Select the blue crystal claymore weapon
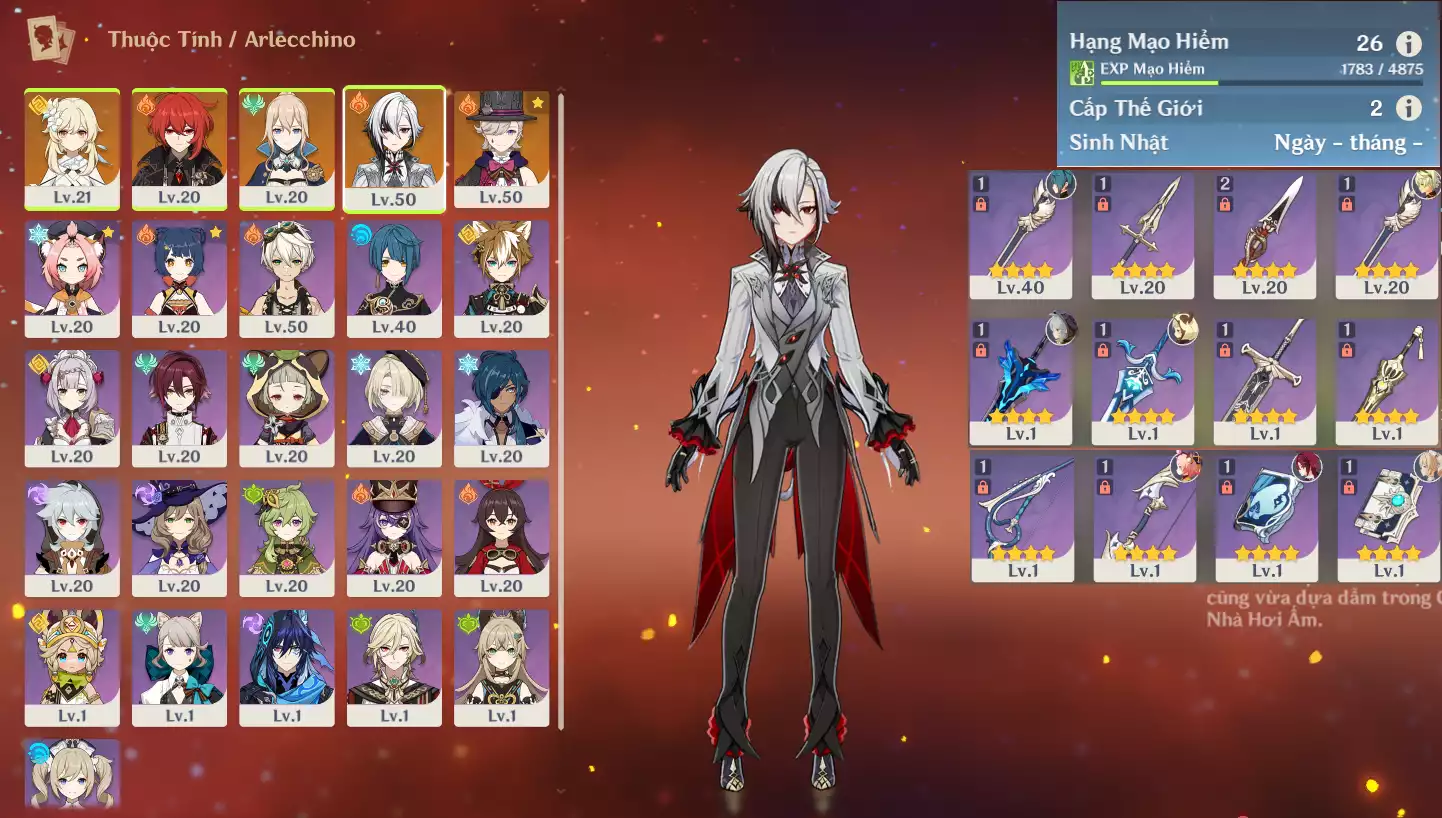1442x818 pixels. click(1020, 382)
